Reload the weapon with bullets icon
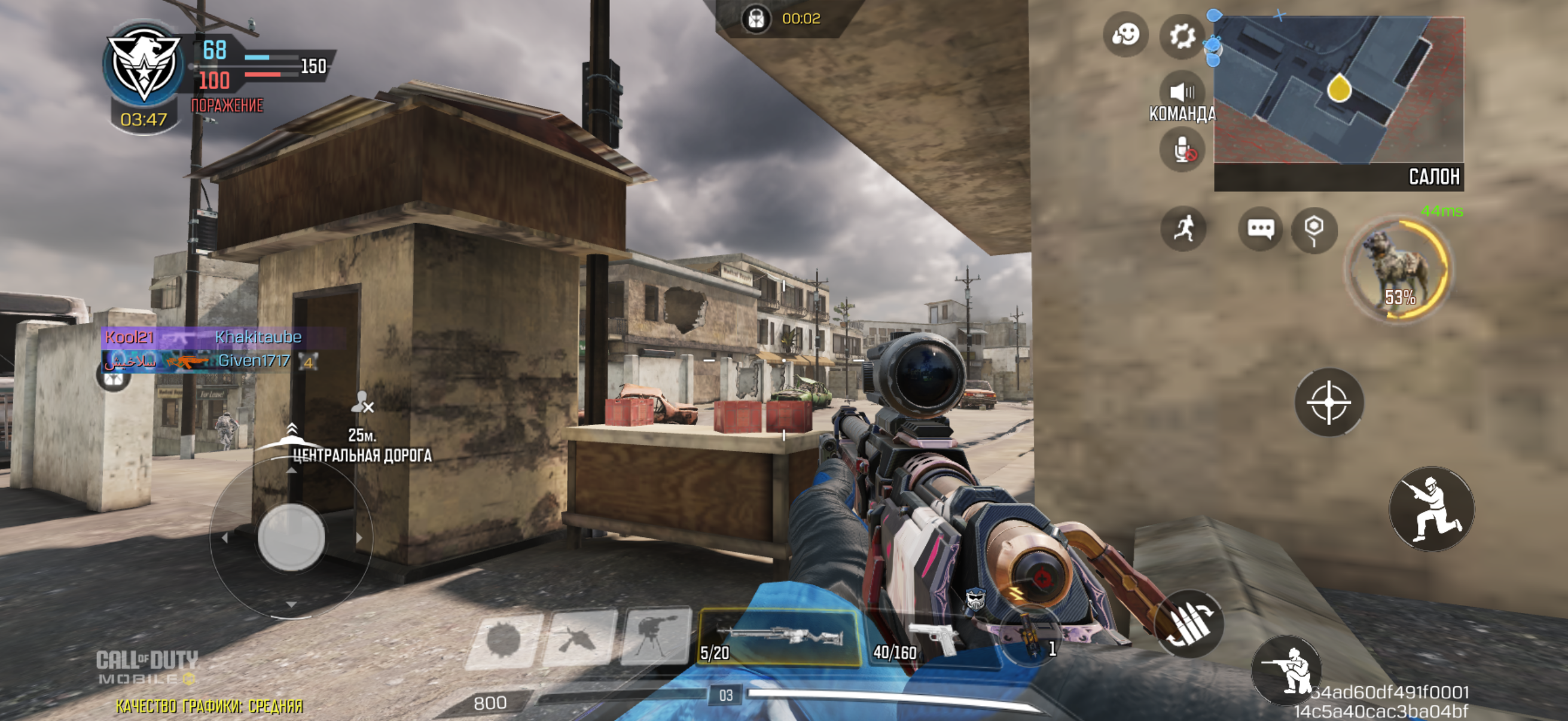1568x721 pixels. pyautogui.click(x=1189, y=624)
